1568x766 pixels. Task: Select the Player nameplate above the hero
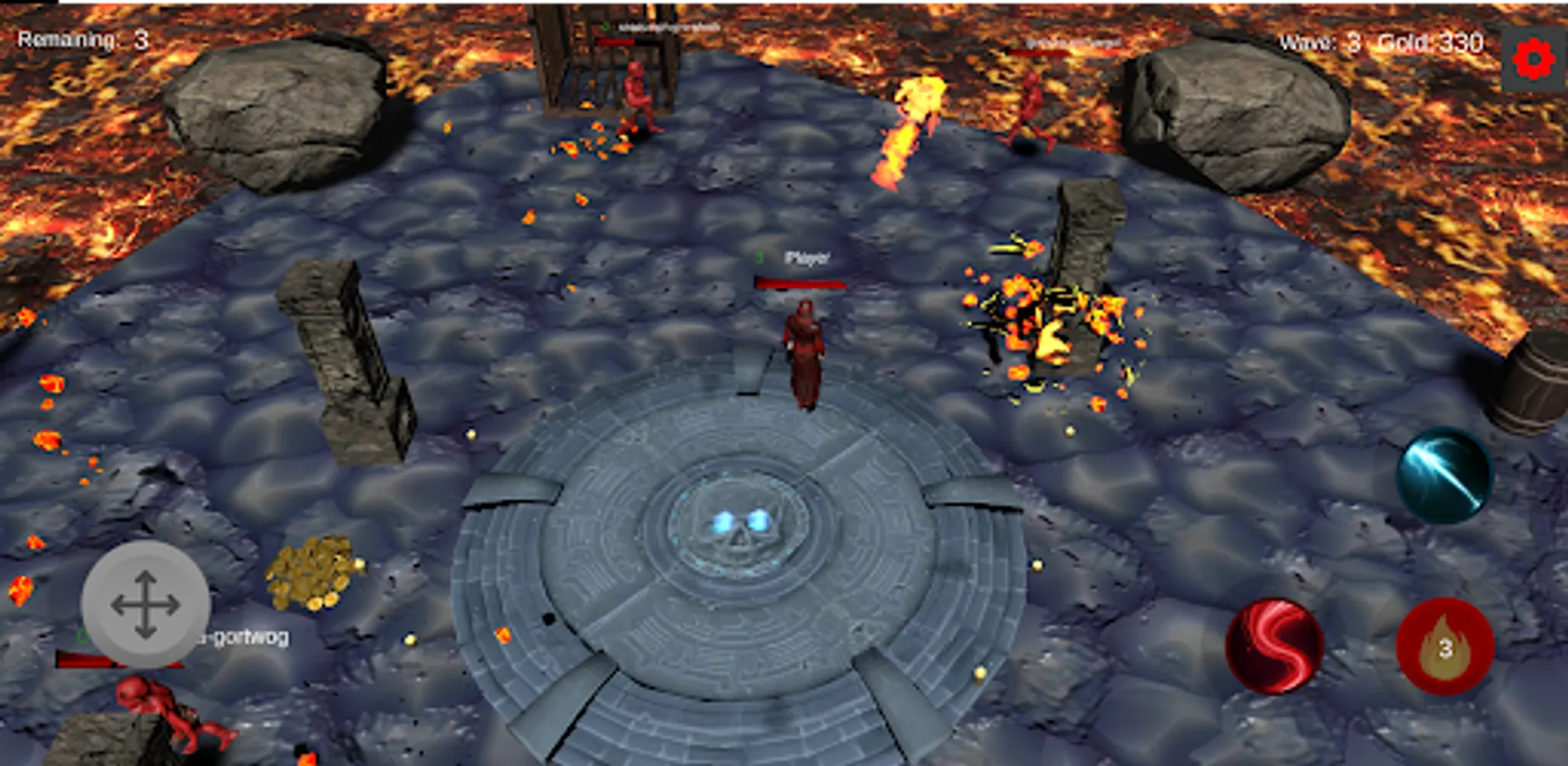[x=807, y=255]
